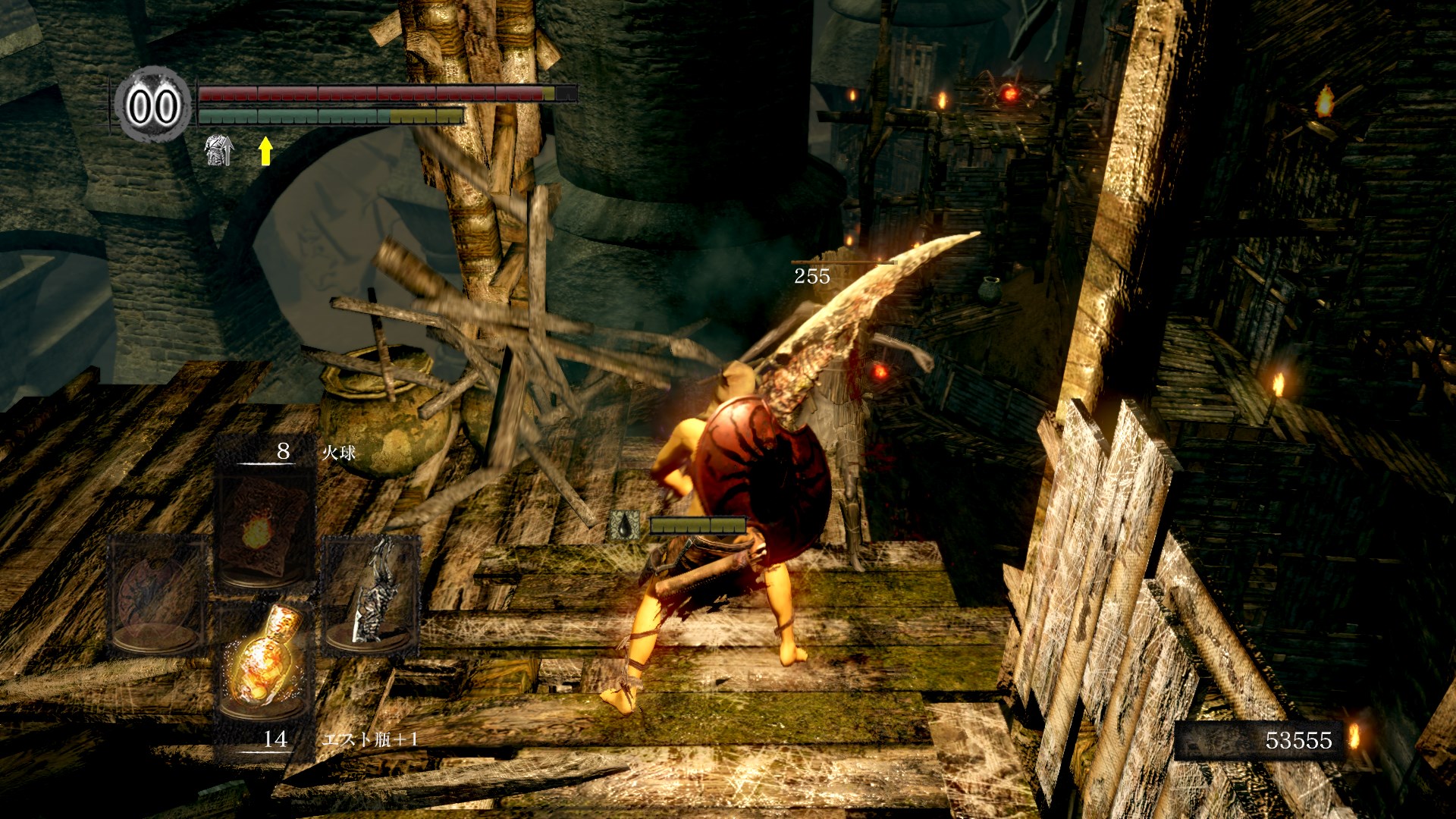Select the red shield left-hand slot
The height and width of the screenshot is (819, 1456).
pyautogui.click(x=157, y=595)
